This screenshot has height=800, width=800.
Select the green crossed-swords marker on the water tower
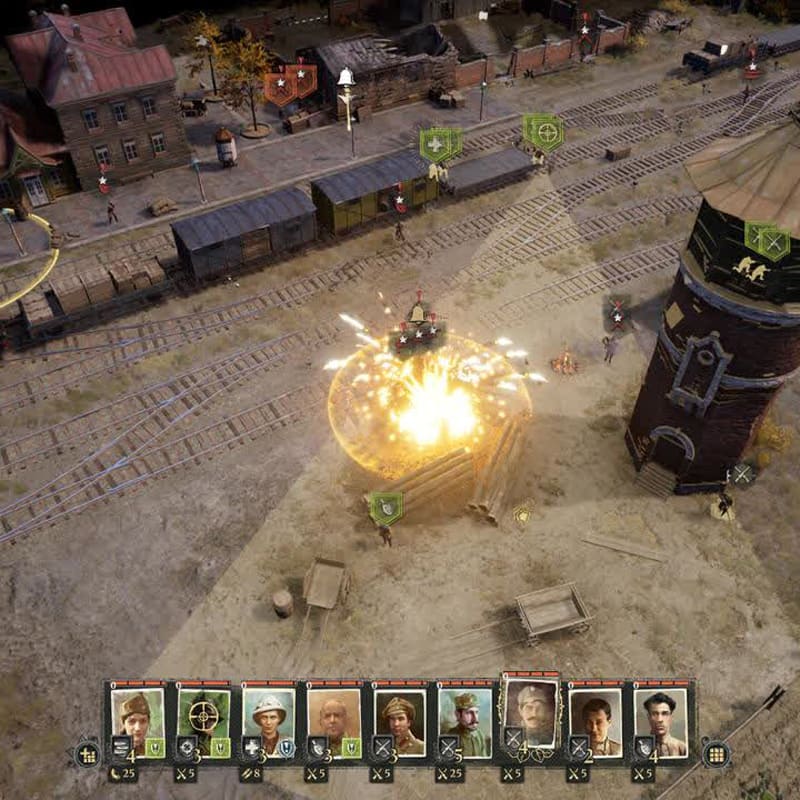pyautogui.click(x=773, y=242)
